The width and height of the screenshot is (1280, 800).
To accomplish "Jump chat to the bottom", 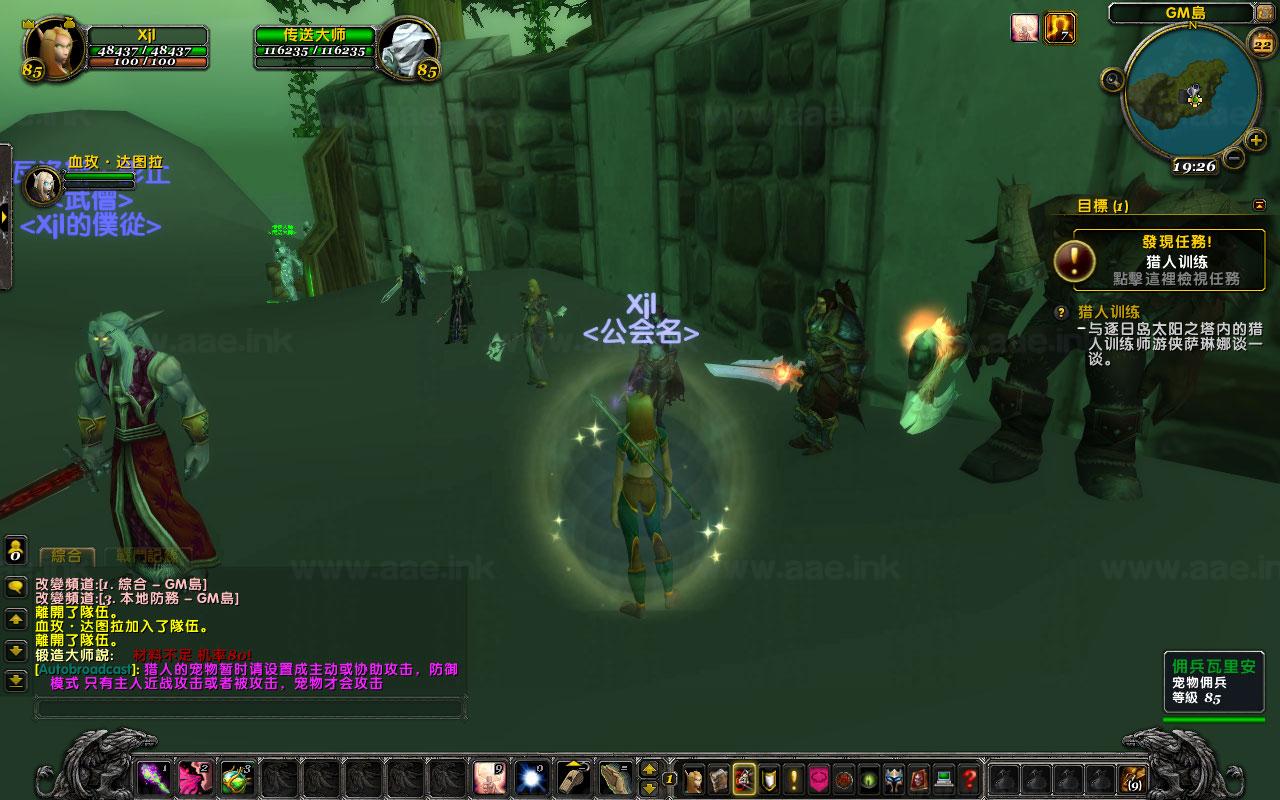I will click(x=16, y=682).
